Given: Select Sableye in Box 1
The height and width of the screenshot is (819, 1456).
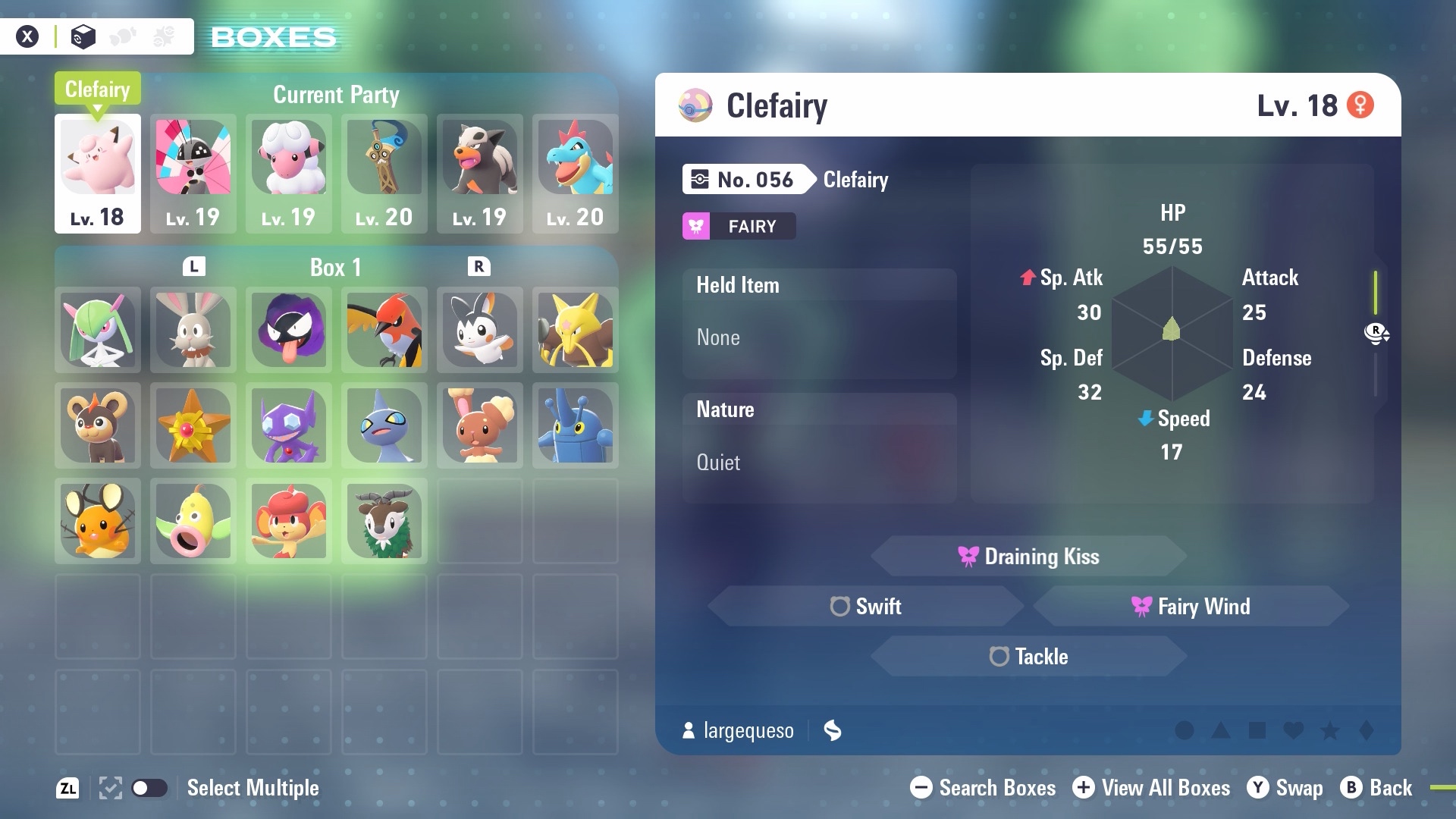Looking at the screenshot, I should pos(289,425).
